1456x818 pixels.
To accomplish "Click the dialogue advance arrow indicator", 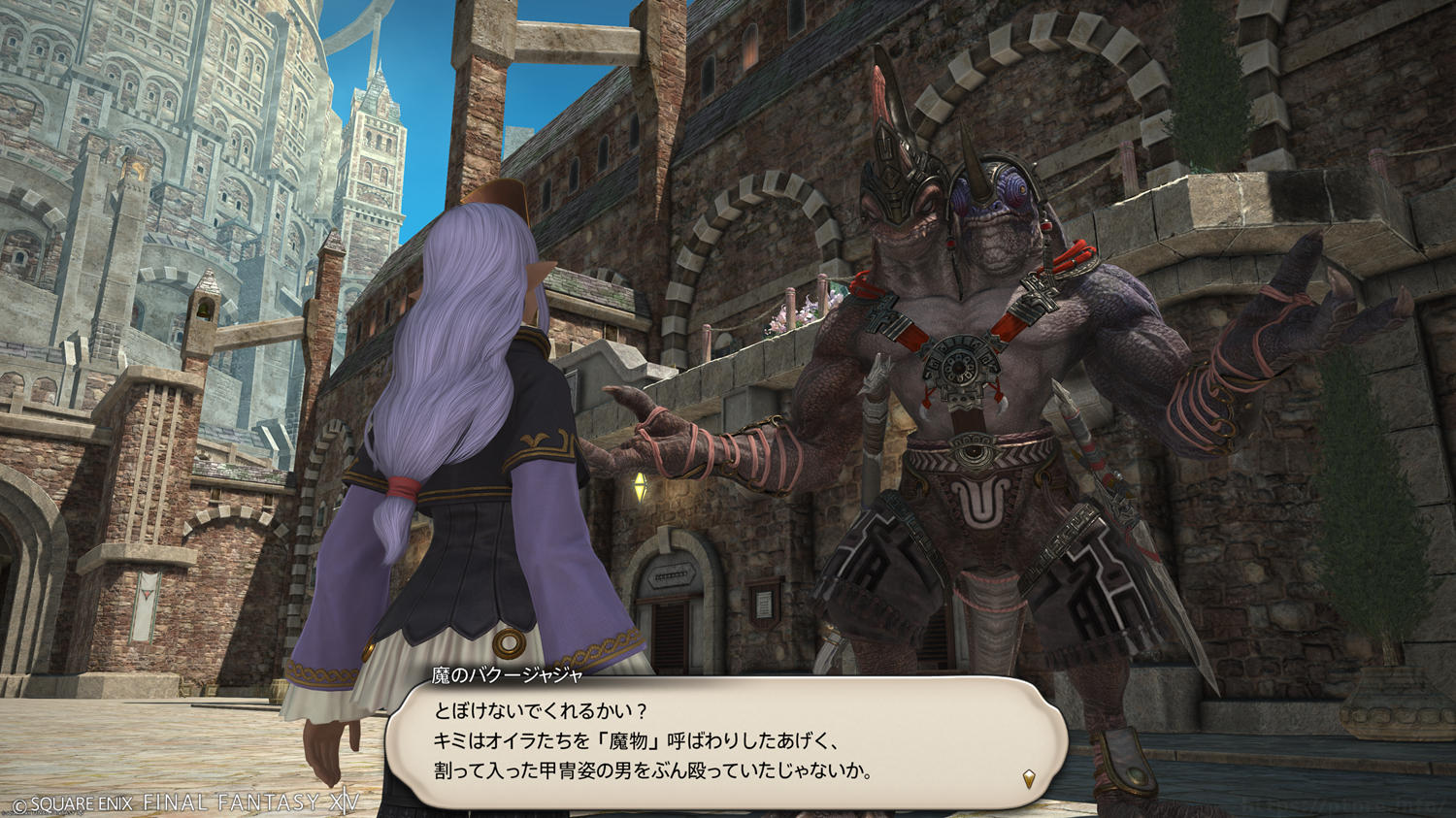I will coord(1029,778).
